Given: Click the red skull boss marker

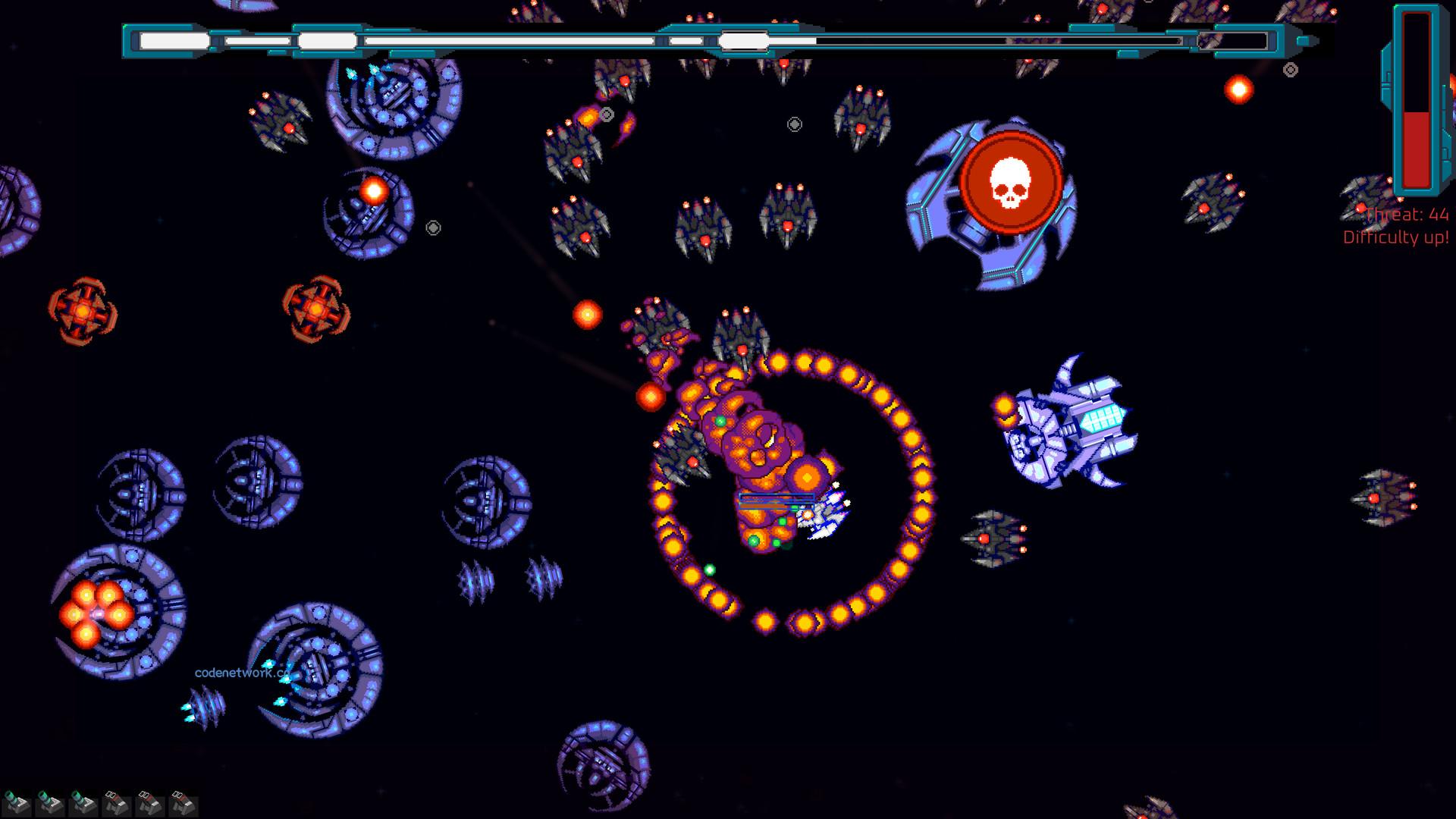Looking at the screenshot, I should pyautogui.click(x=1012, y=182).
